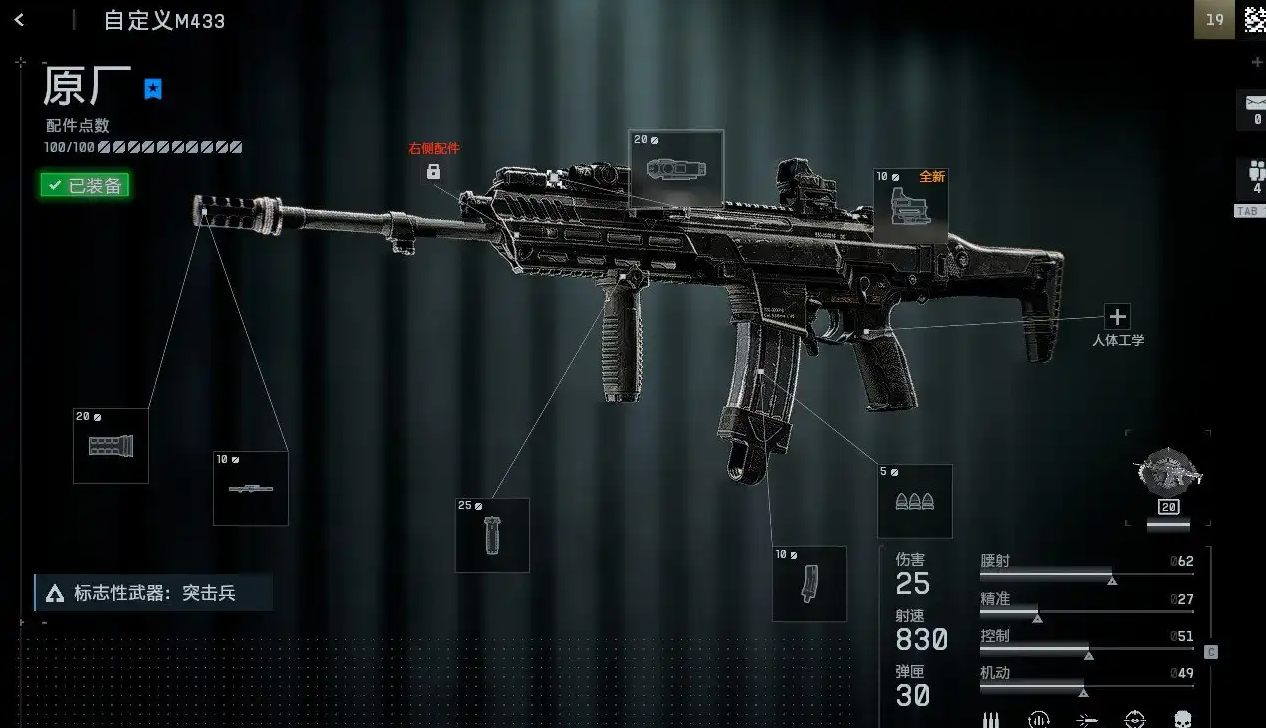Open the barrel attachment slot

(x=250, y=488)
